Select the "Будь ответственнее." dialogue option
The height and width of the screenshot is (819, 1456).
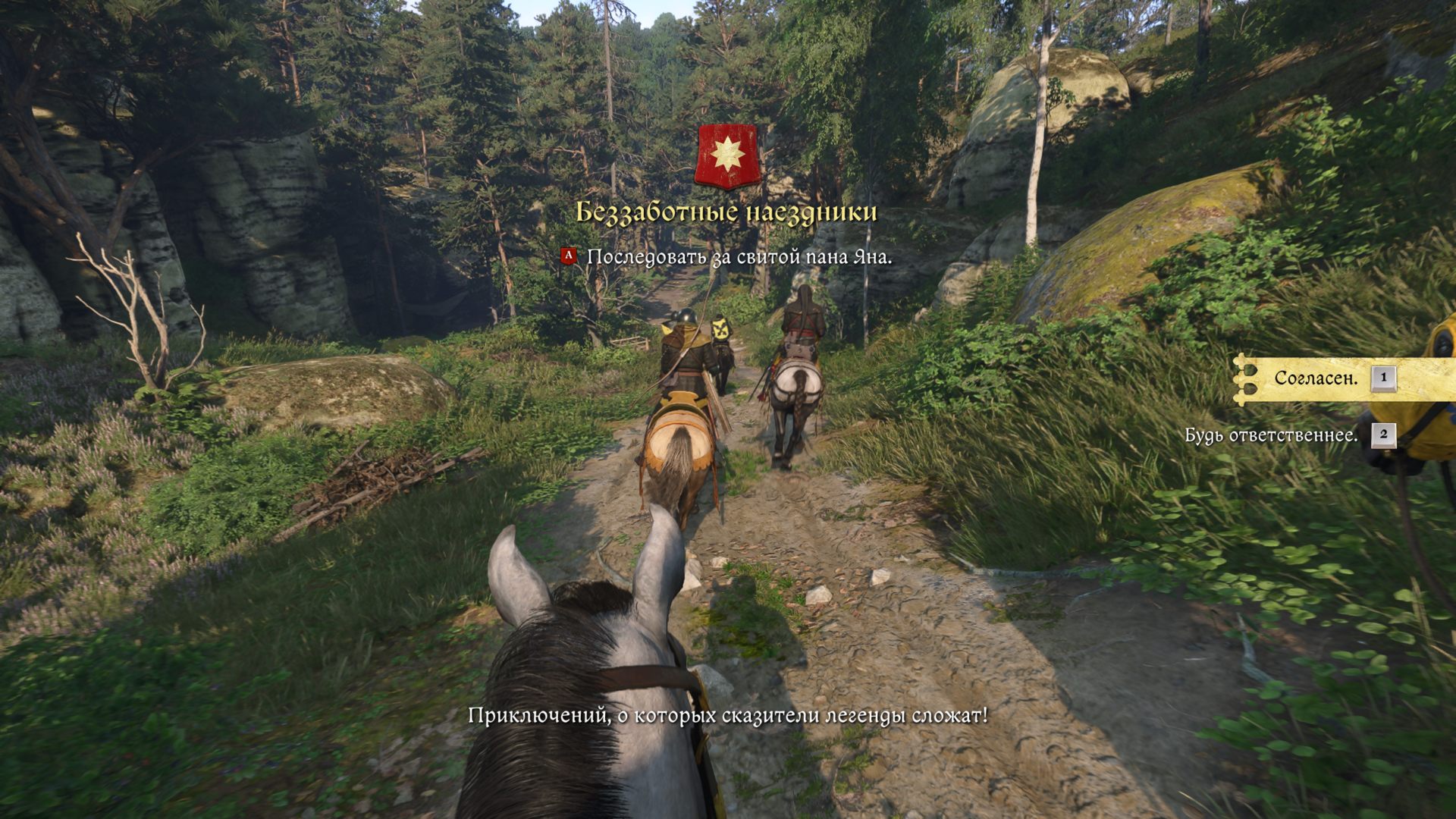click(x=1271, y=435)
